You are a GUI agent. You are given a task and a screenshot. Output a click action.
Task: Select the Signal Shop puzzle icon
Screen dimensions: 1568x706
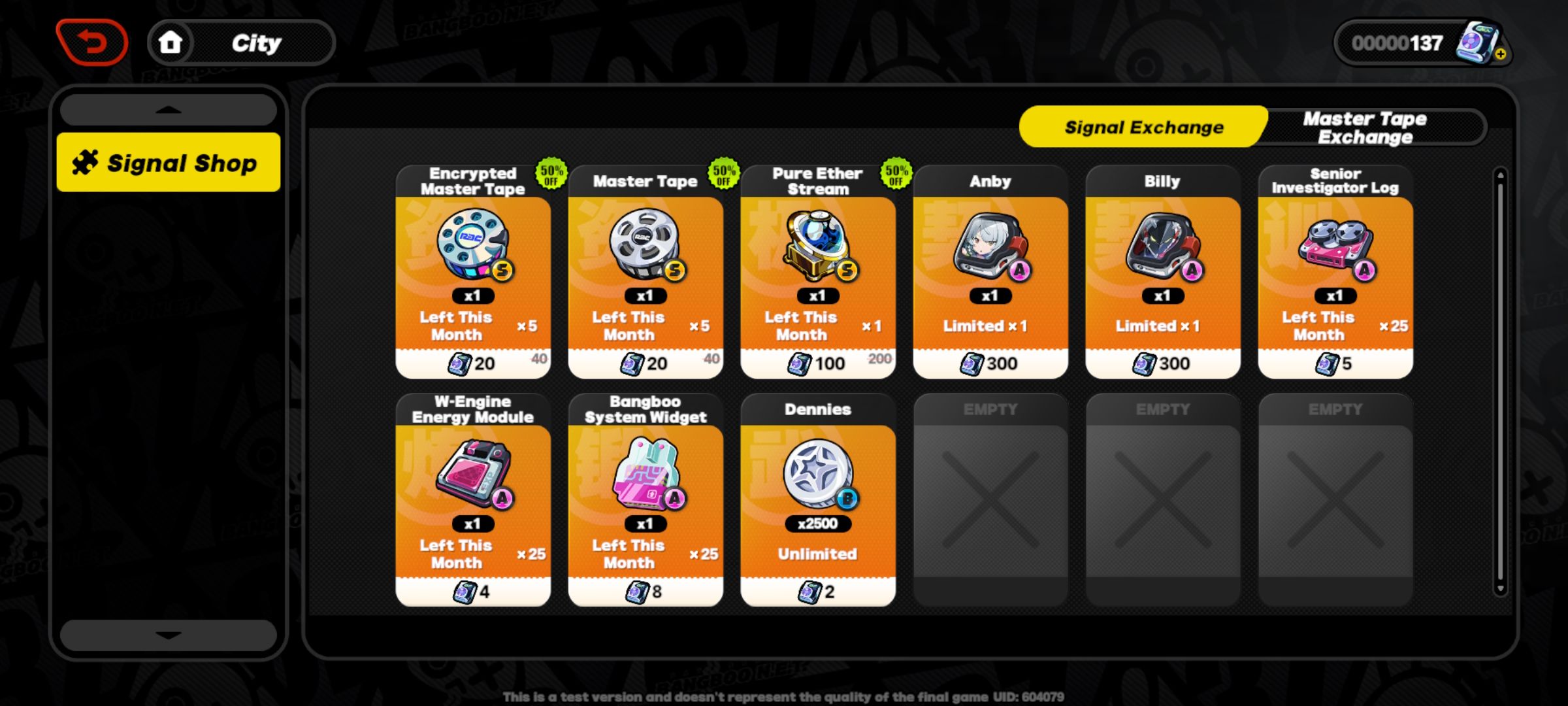pos(86,161)
